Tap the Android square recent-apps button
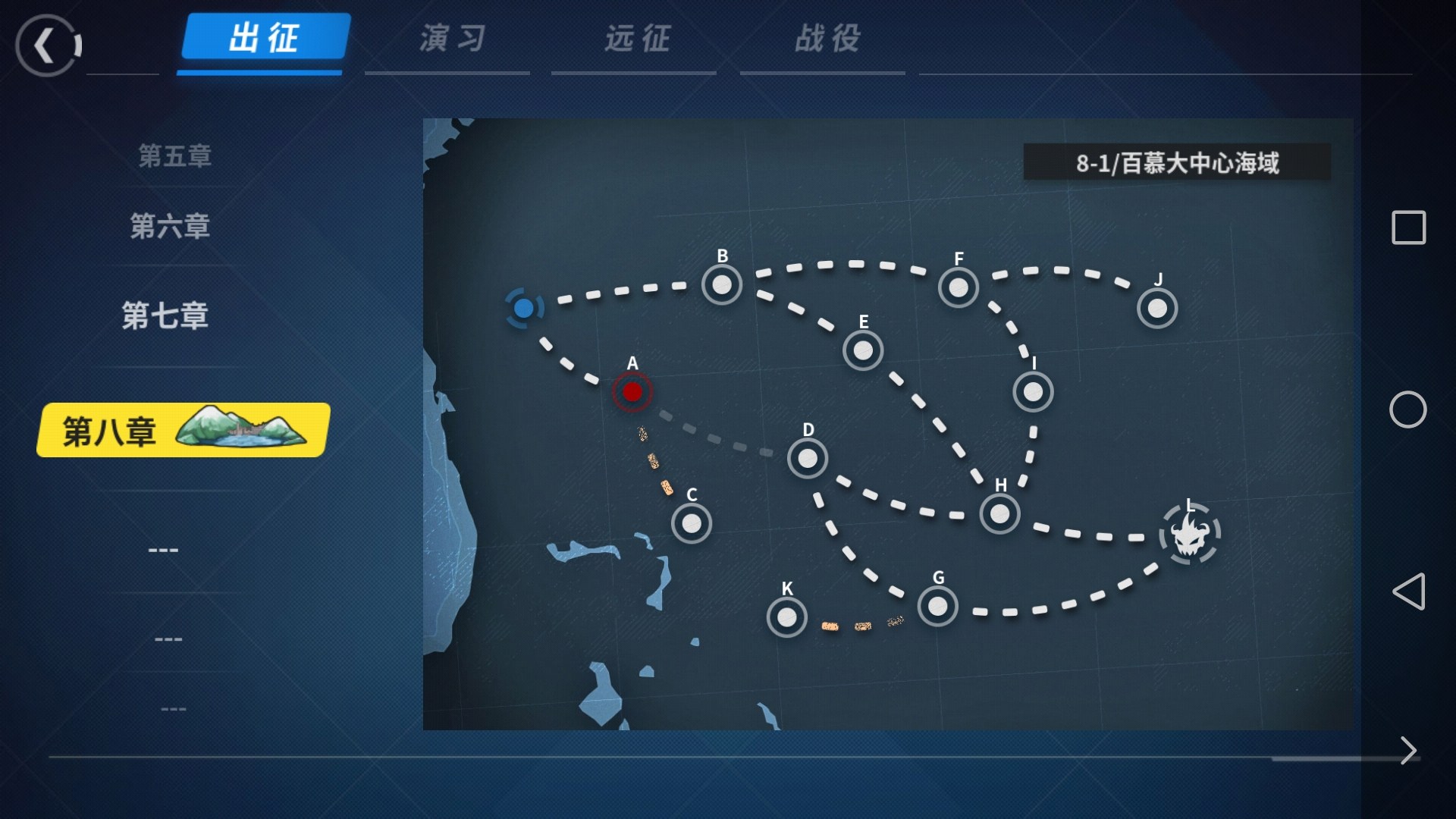The height and width of the screenshot is (819, 1456). (1408, 227)
